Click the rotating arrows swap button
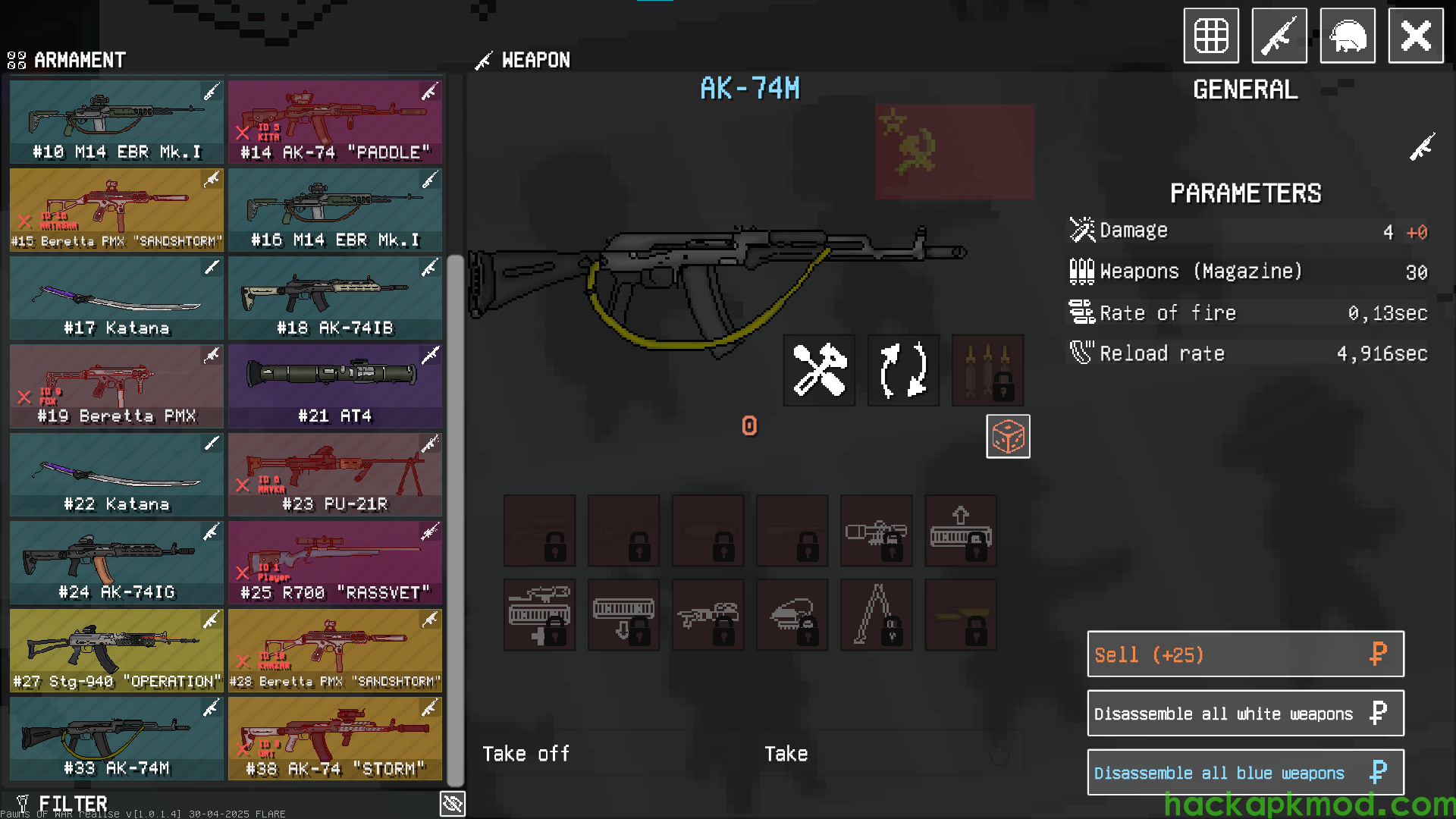1456x819 pixels. (903, 370)
